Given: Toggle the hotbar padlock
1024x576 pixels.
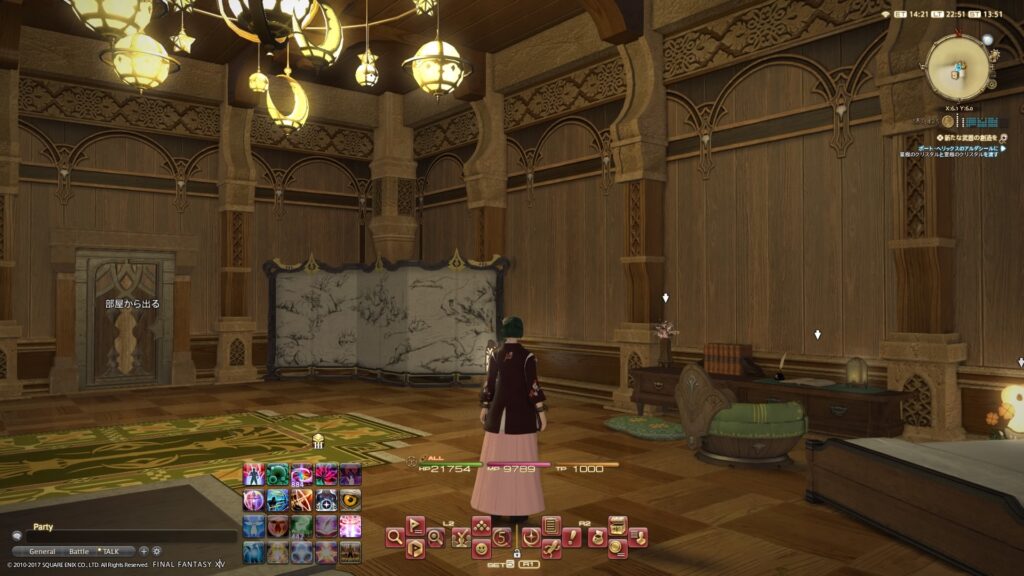Looking at the screenshot, I should click(517, 553).
